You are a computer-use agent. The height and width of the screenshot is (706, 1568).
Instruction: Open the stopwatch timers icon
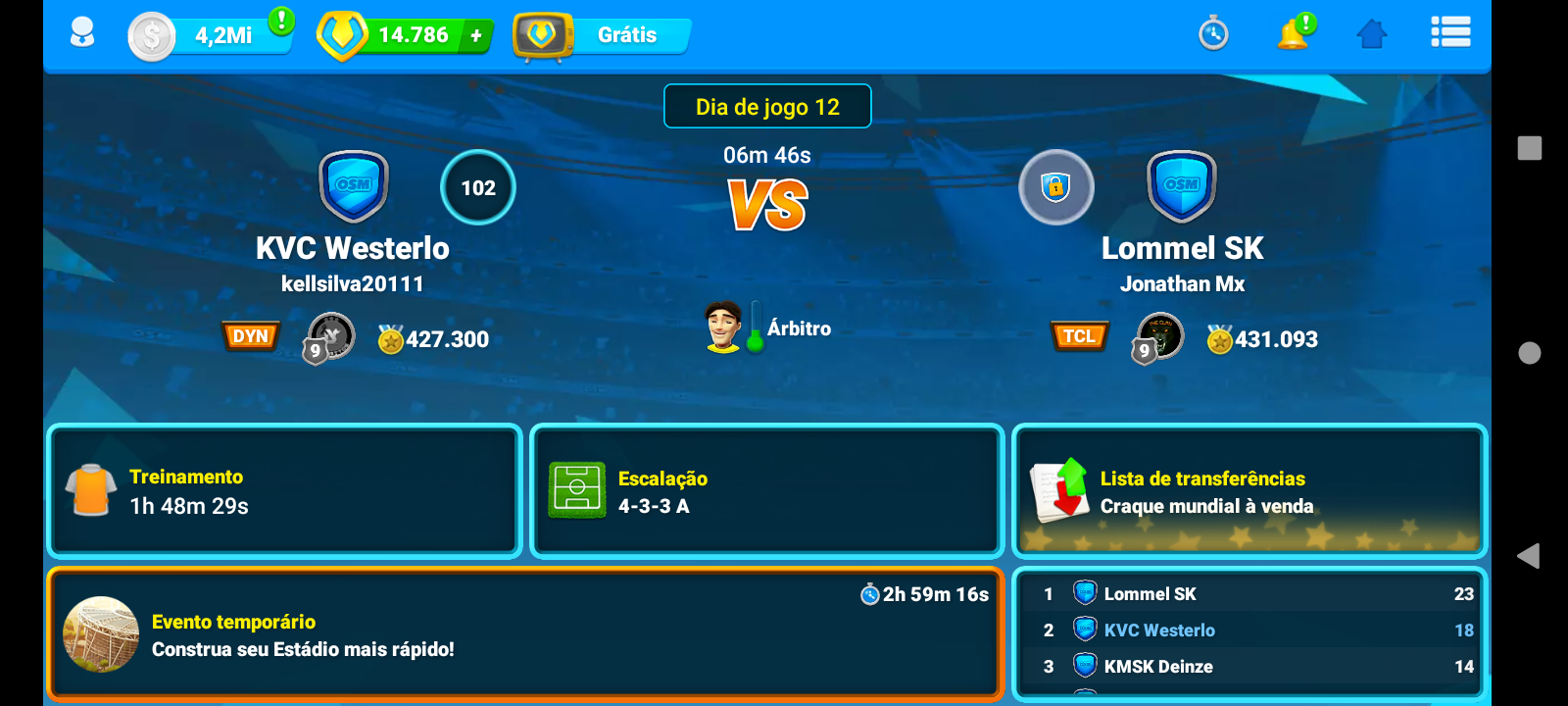[1213, 34]
